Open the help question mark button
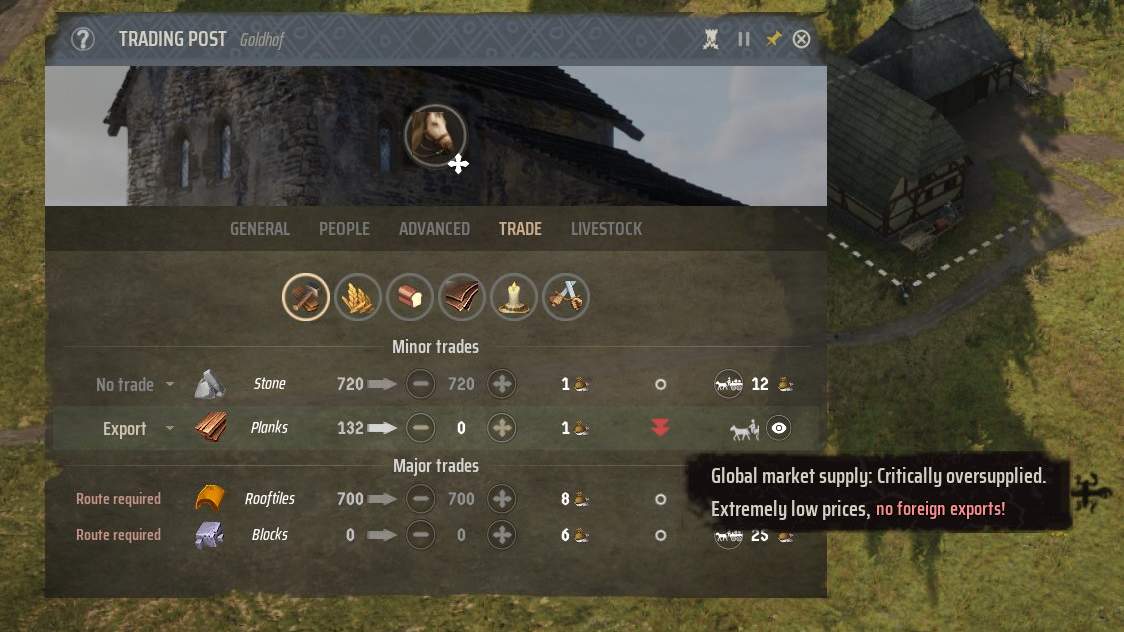1124x632 pixels. coord(83,39)
